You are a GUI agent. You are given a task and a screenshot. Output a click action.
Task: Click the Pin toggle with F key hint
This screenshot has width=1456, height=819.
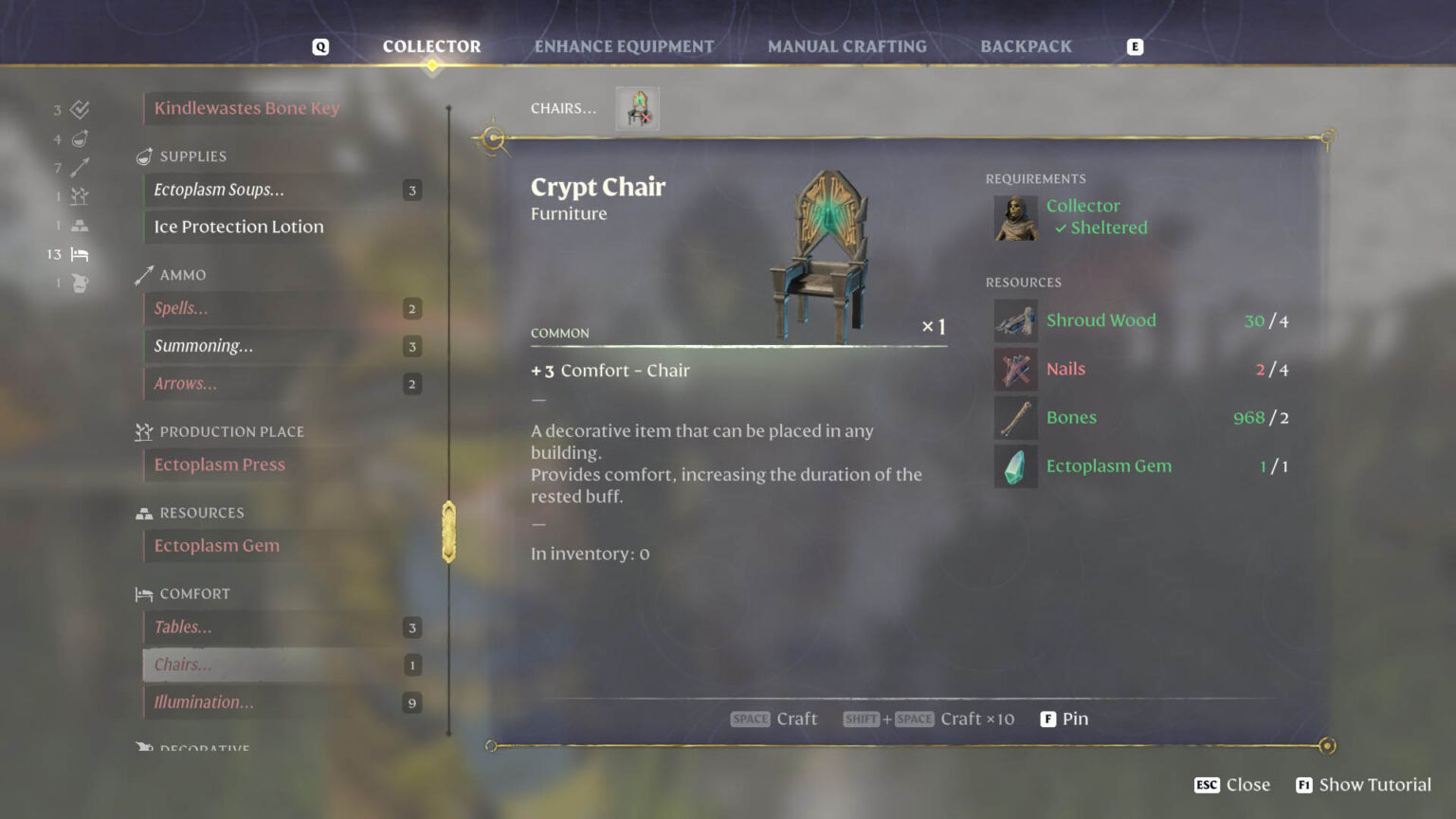click(x=1065, y=719)
